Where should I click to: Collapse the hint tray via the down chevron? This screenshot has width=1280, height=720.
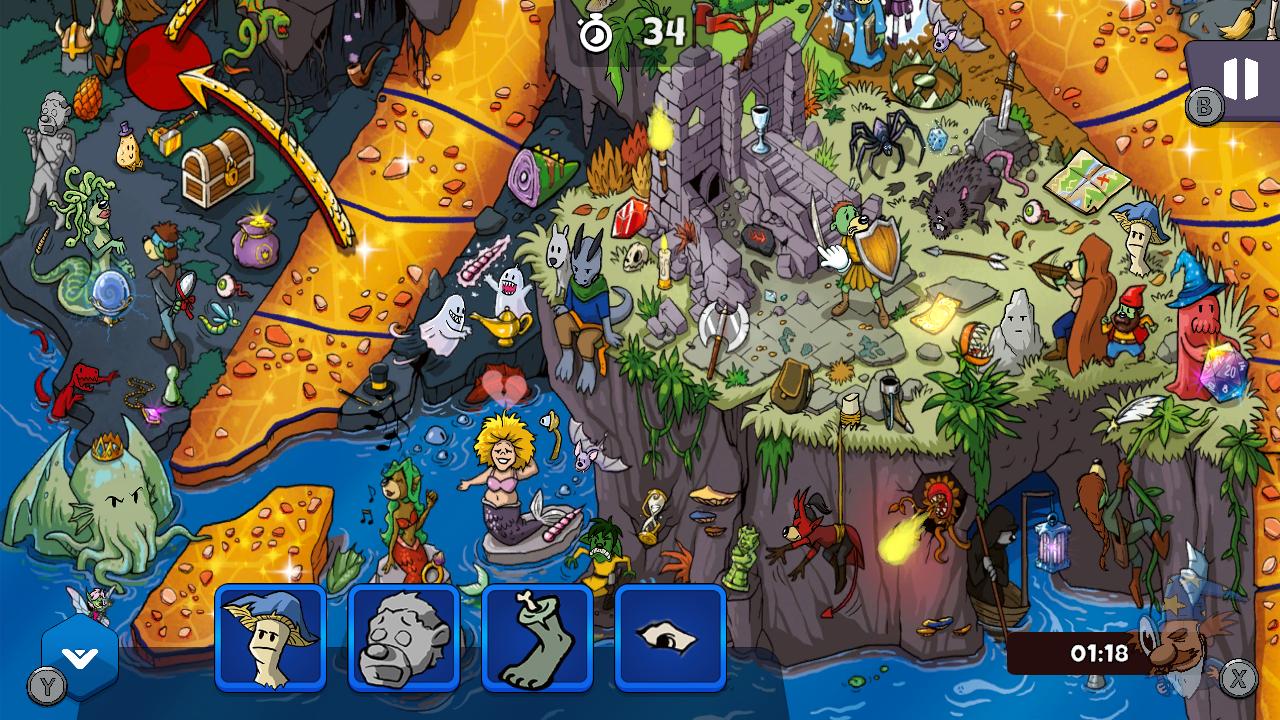(x=78, y=656)
